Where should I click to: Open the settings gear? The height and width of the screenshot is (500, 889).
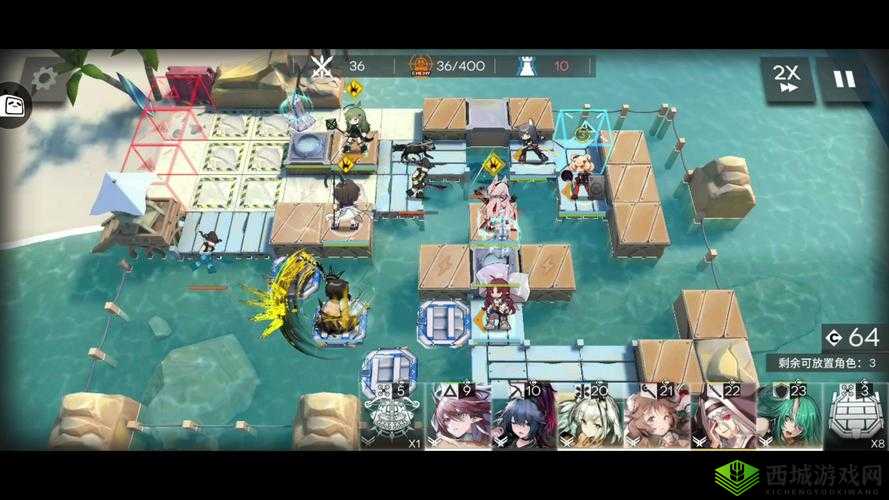42,79
